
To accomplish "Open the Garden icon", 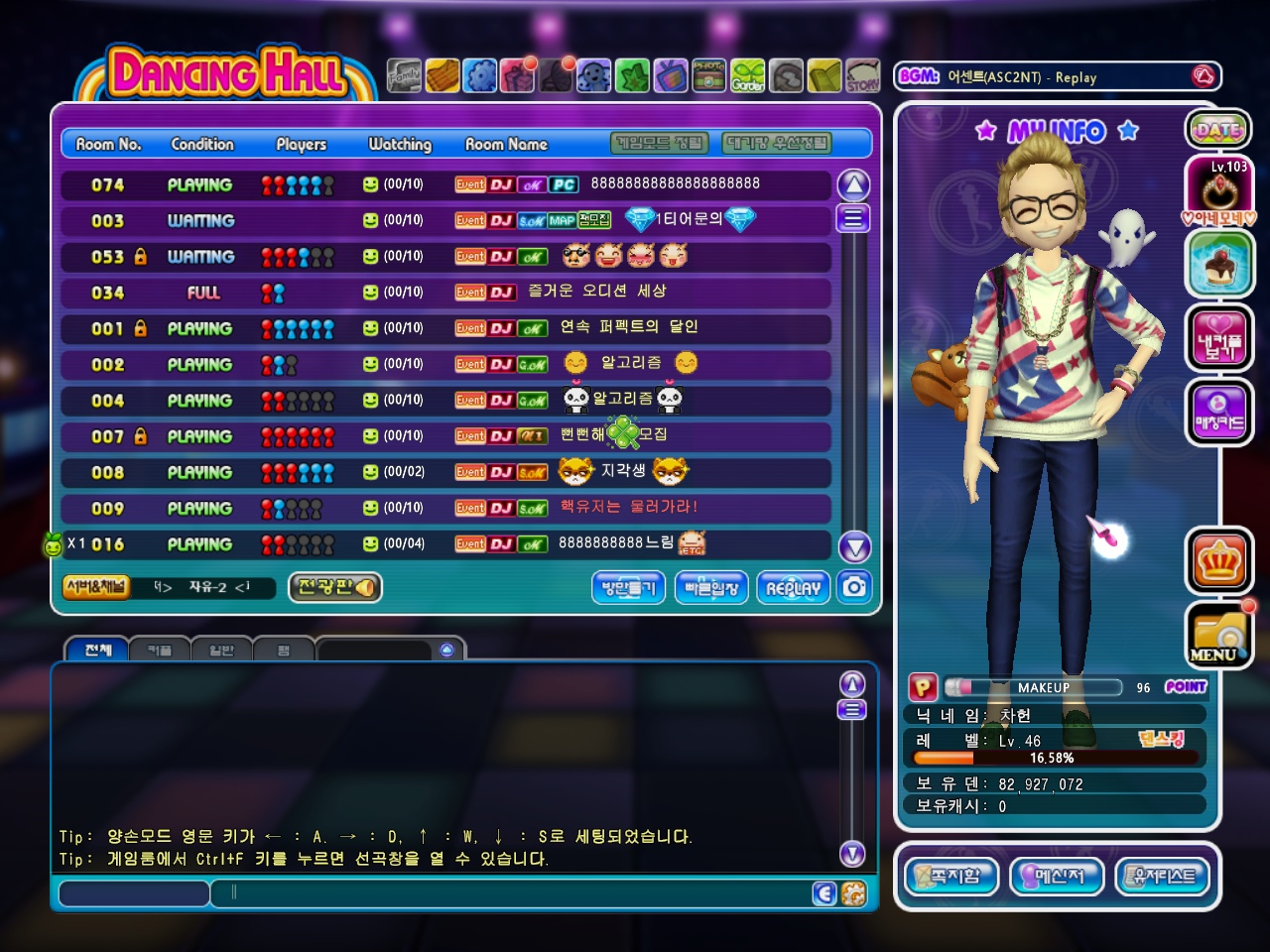I will 748,75.
